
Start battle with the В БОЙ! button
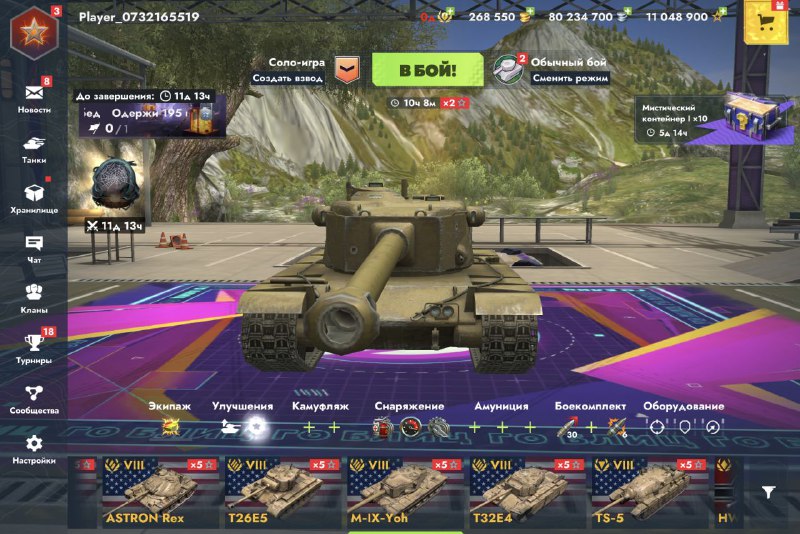click(428, 70)
